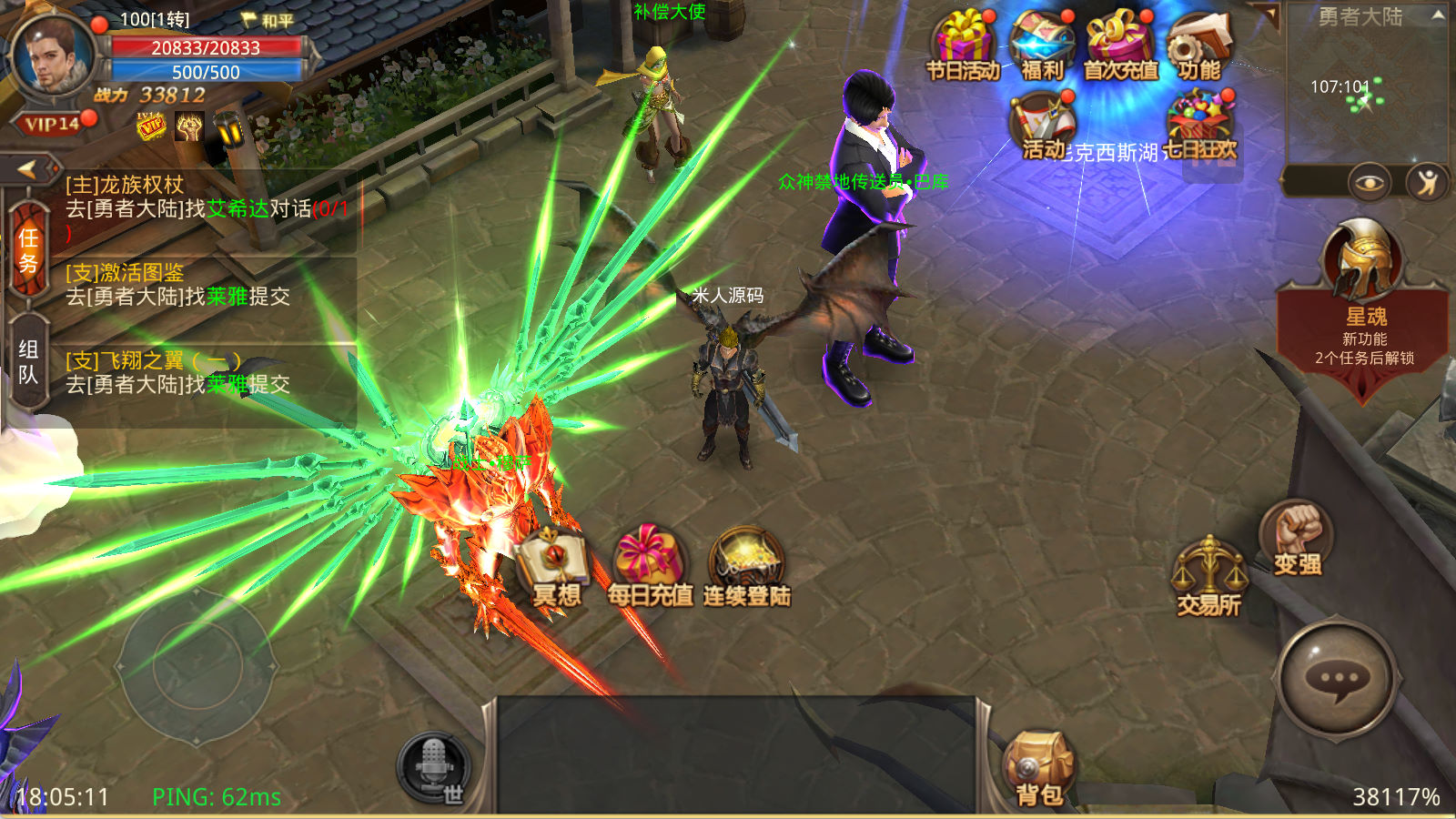Click the 勇者大陆 minimap
Viewport: 1456px width, 819px height.
[1363, 91]
